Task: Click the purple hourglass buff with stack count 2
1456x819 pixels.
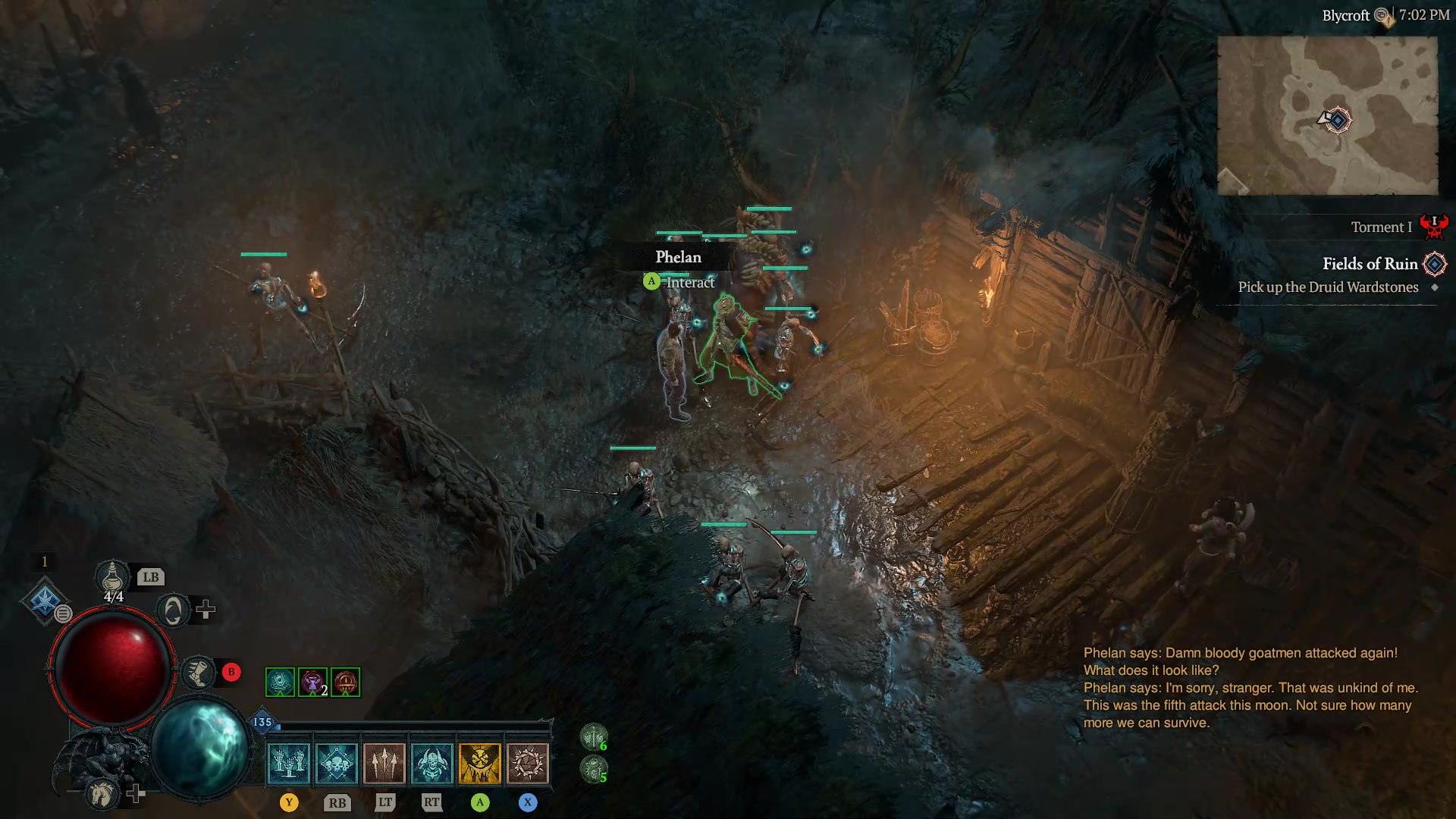Action: [x=312, y=682]
